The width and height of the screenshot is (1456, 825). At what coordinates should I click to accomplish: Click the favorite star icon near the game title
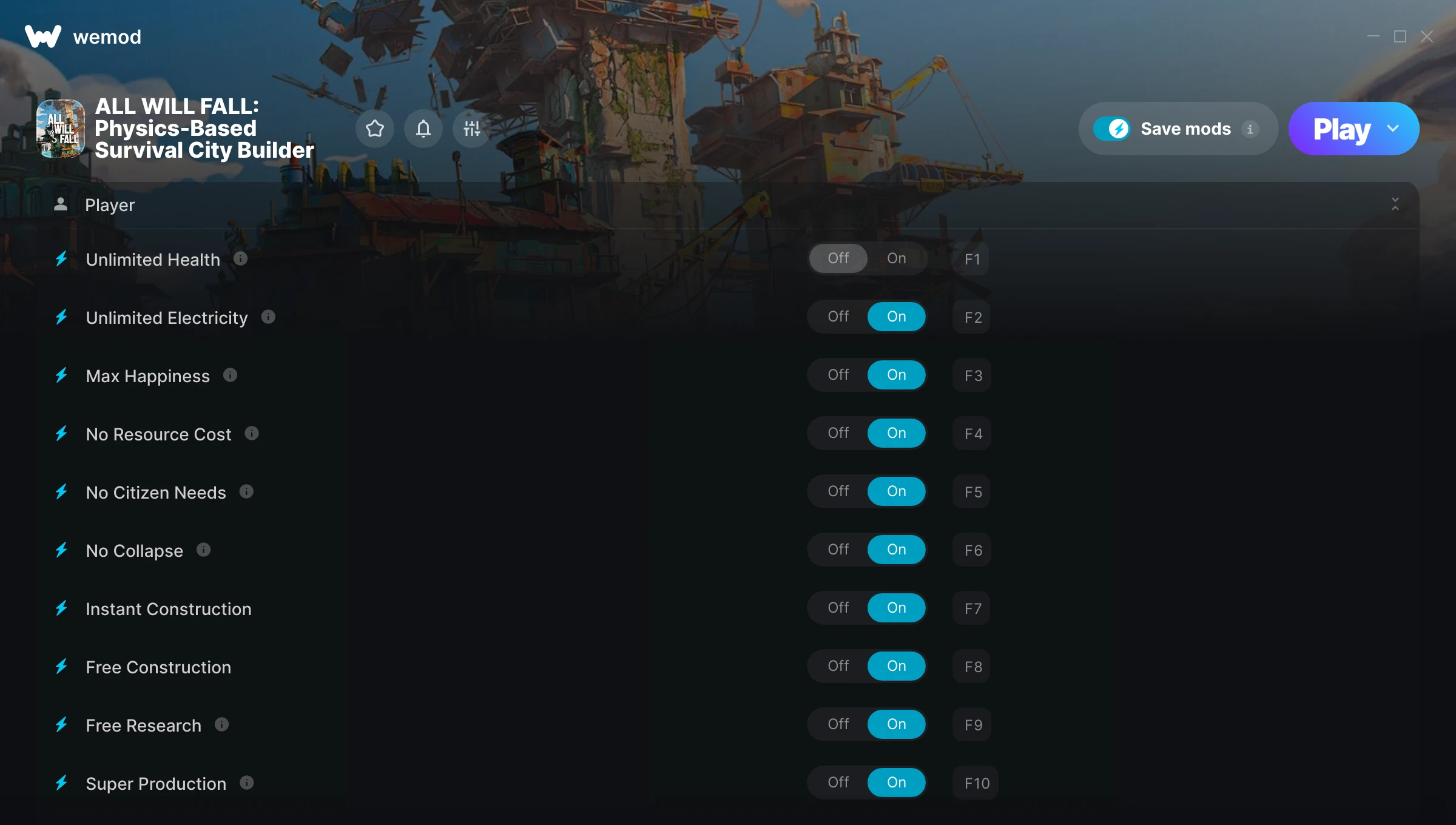click(x=374, y=129)
